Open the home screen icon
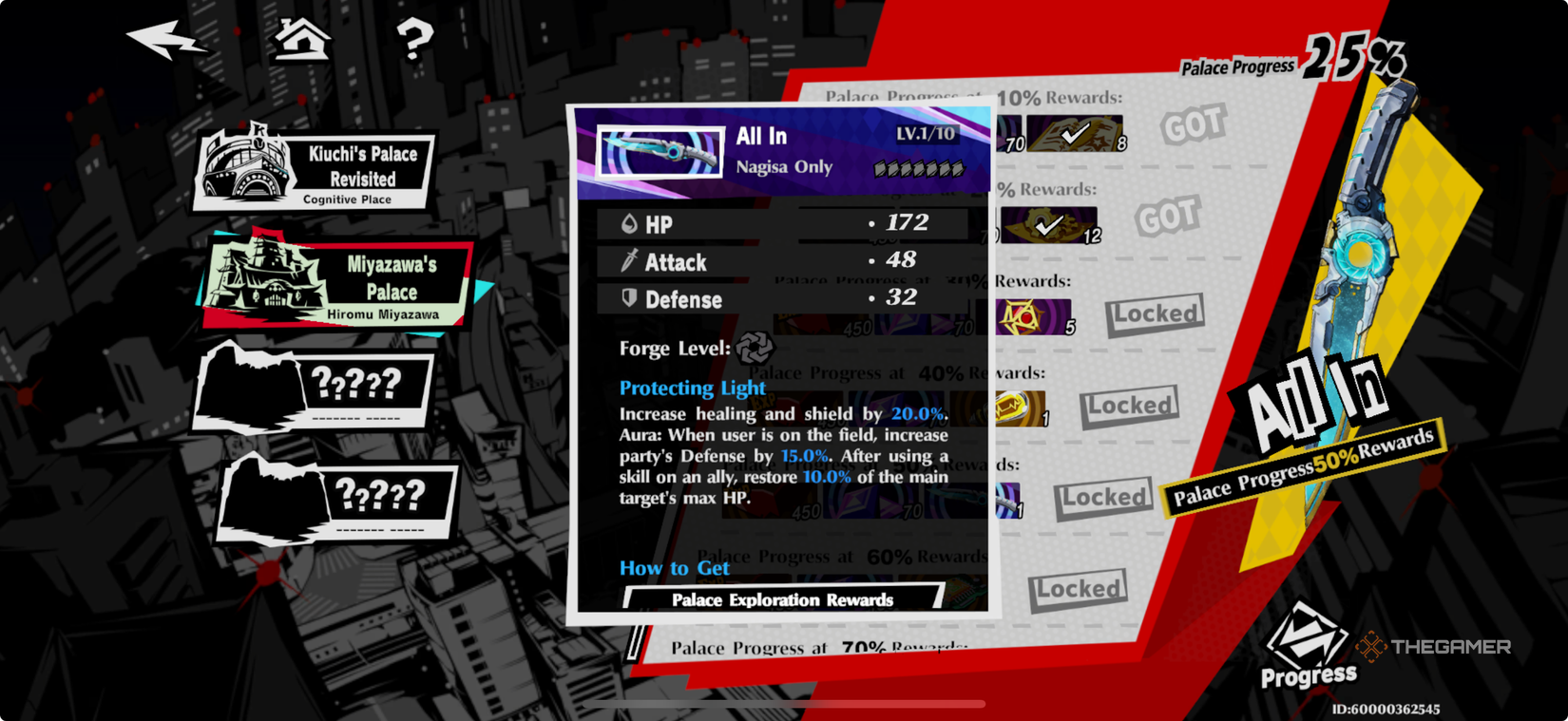The image size is (1568, 721). click(302, 40)
